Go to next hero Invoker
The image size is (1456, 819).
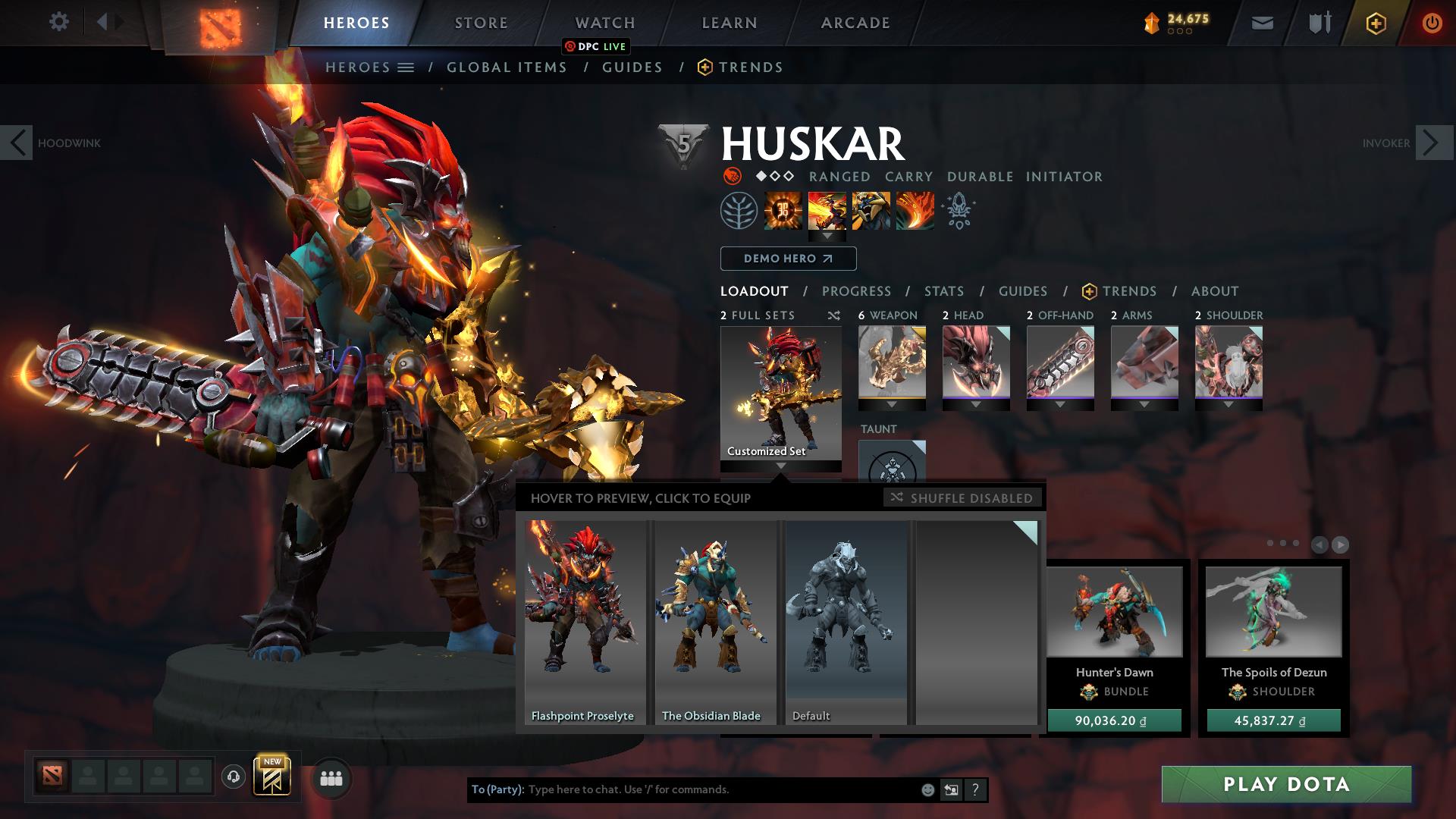pyautogui.click(x=1433, y=143)
